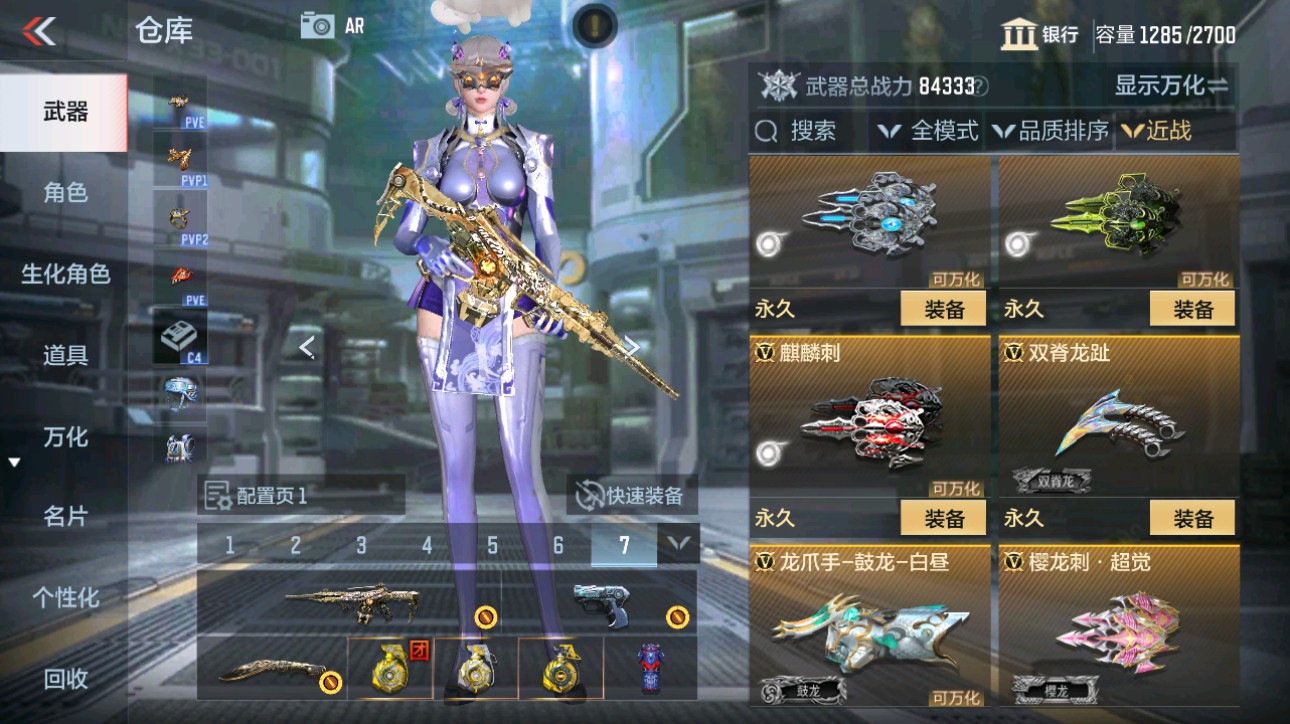Equip 双脊龙趾 with its 装备 button

tap(1192, 518)
